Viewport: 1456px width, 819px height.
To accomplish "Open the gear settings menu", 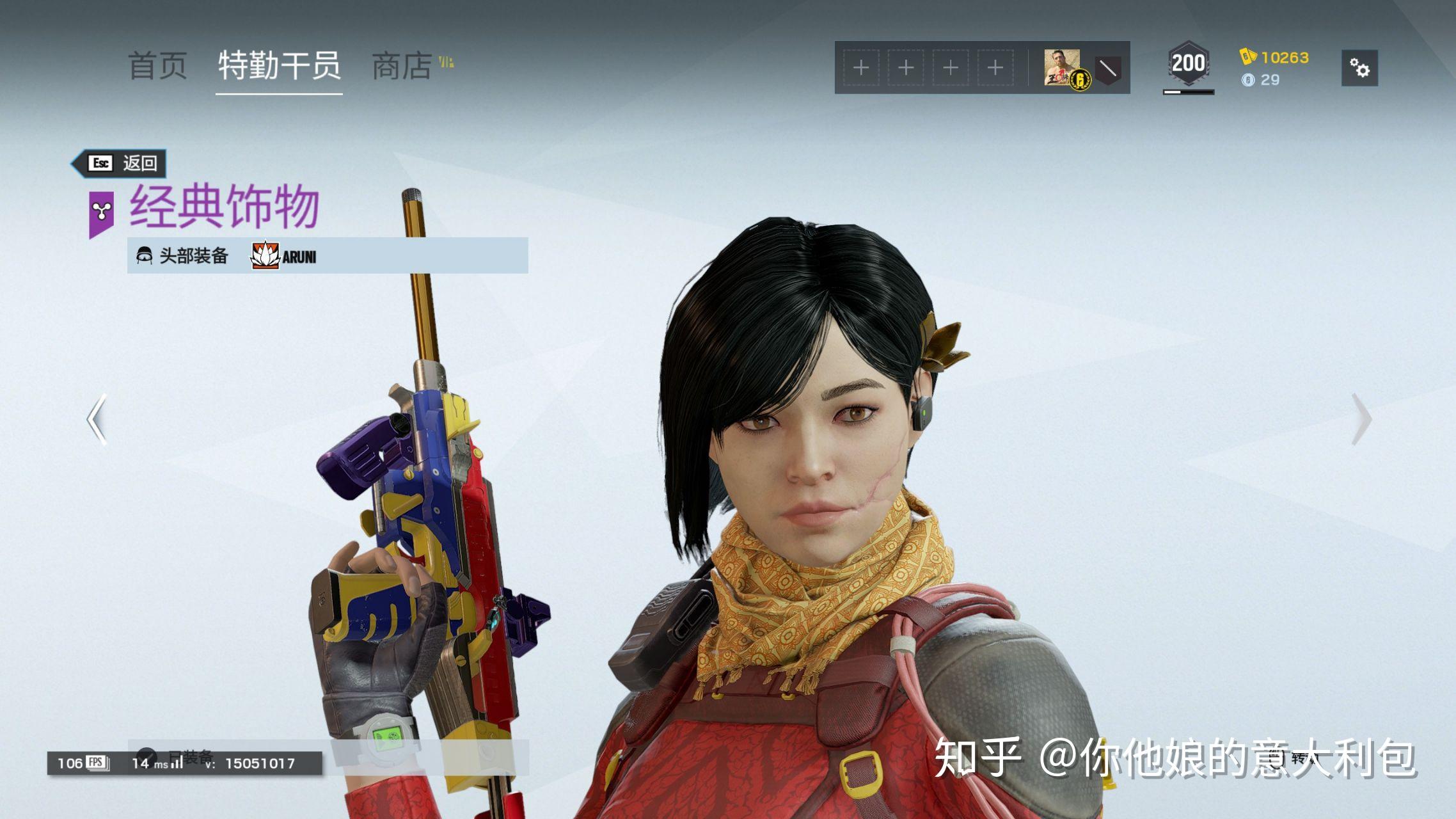I will pyautogui.click(x=1359, y=68).
